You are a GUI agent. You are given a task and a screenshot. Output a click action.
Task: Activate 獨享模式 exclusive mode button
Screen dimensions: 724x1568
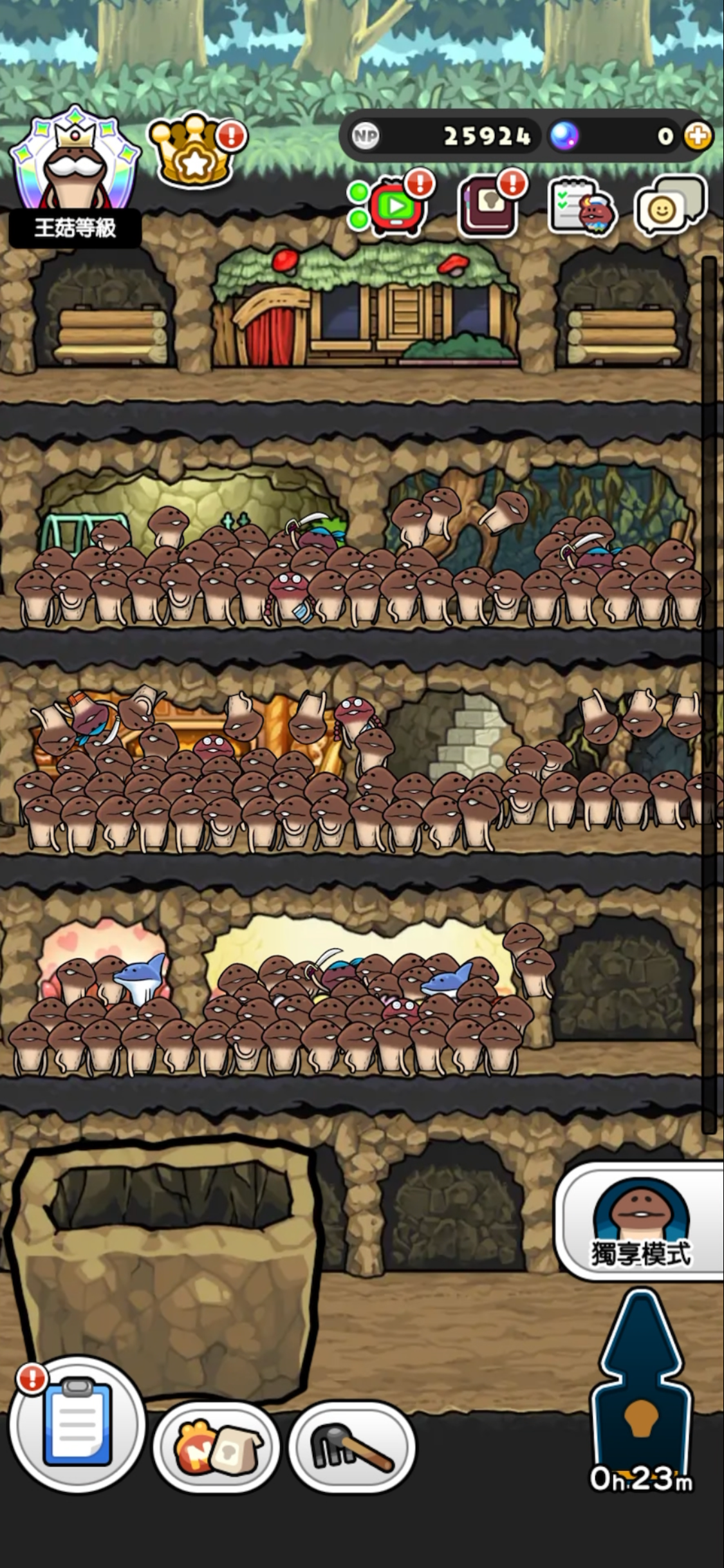tap(641, 1220)
